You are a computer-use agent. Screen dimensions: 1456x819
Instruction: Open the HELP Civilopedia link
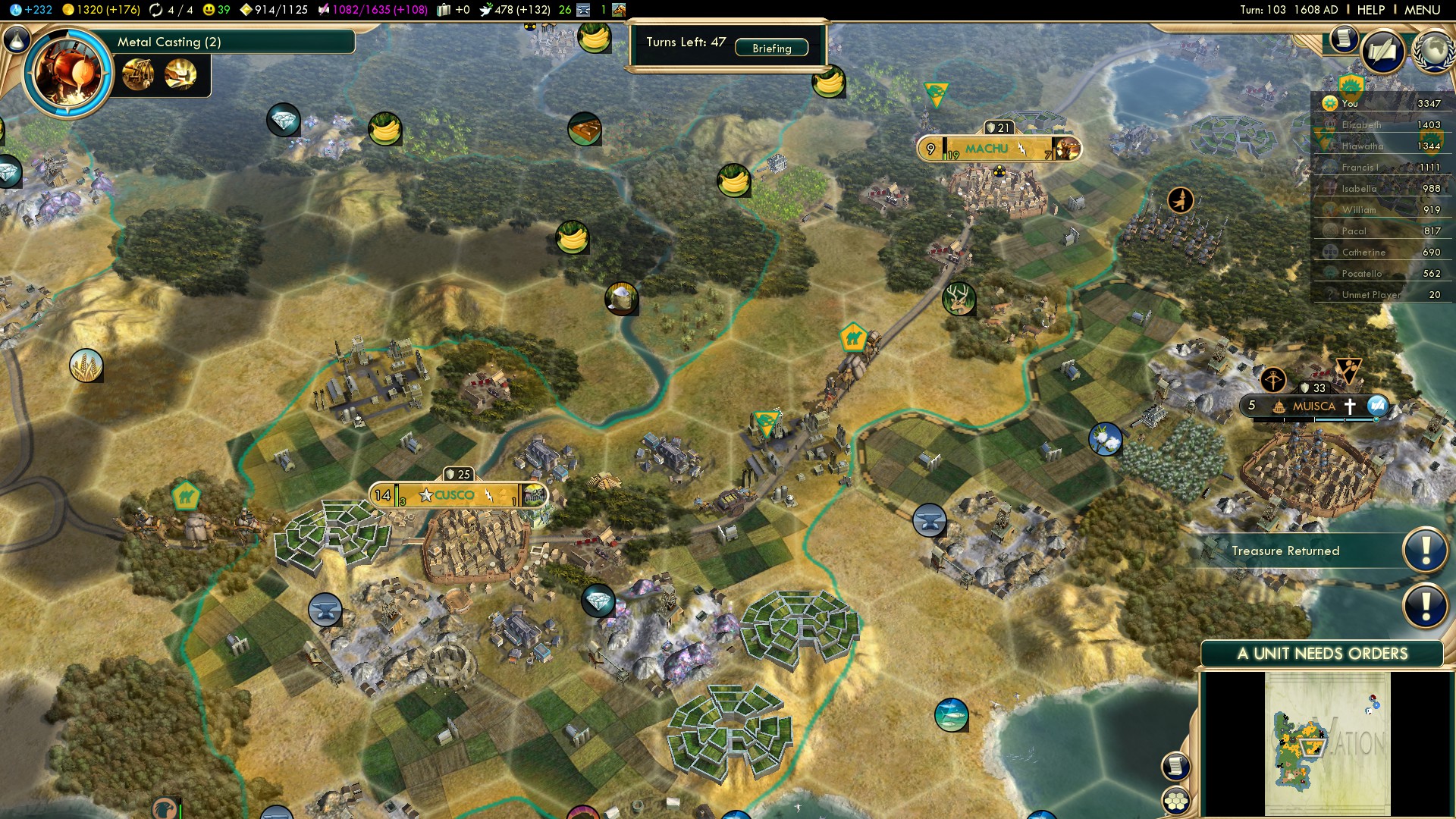(1370, 10)
